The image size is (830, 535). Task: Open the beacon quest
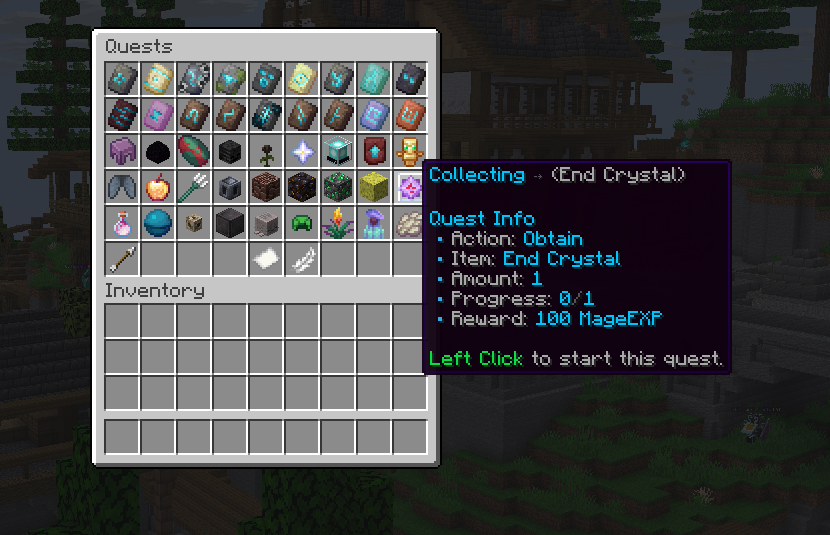click(x=338, y=150)
